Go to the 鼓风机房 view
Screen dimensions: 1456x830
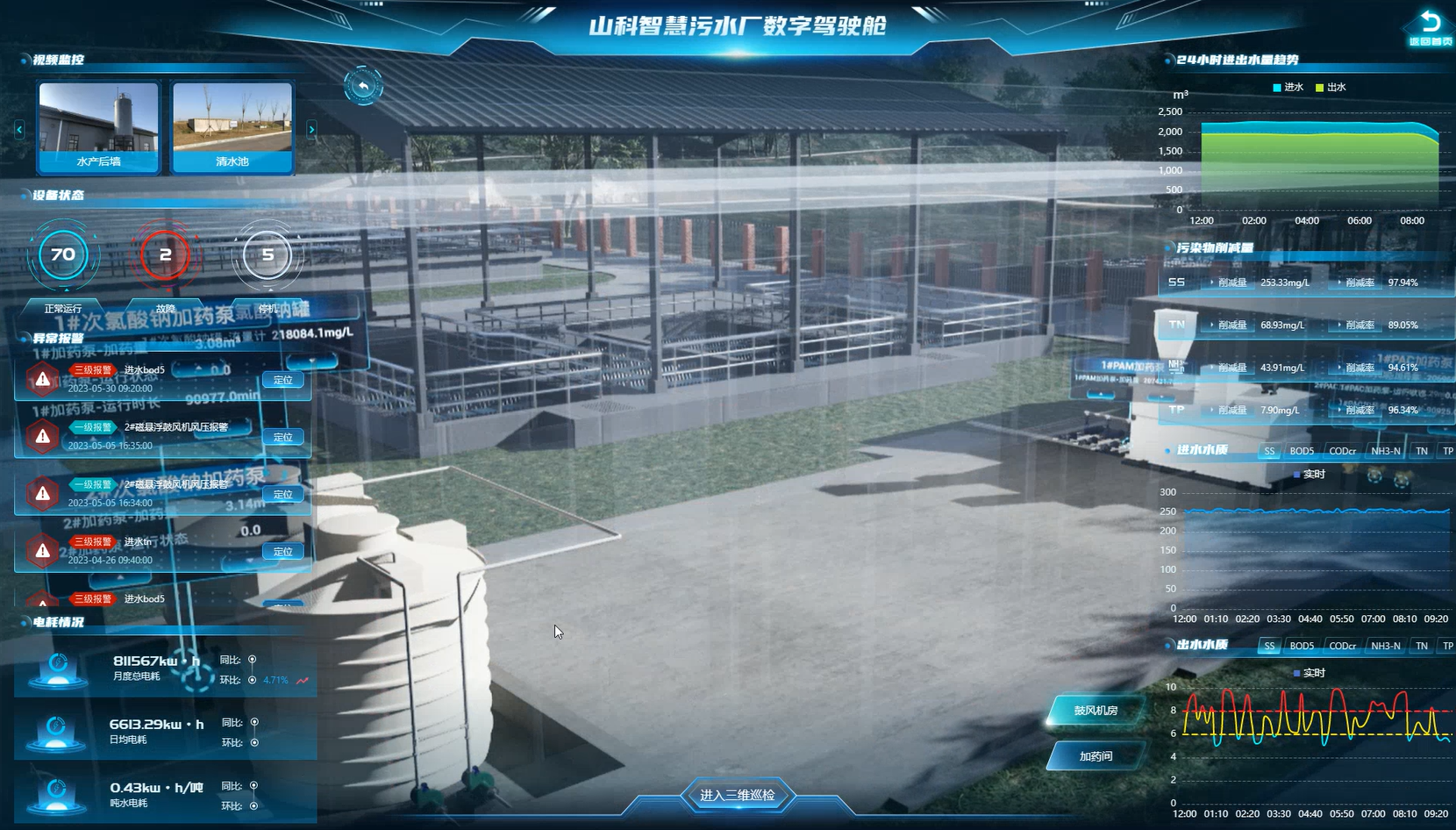coord(1096,711)
